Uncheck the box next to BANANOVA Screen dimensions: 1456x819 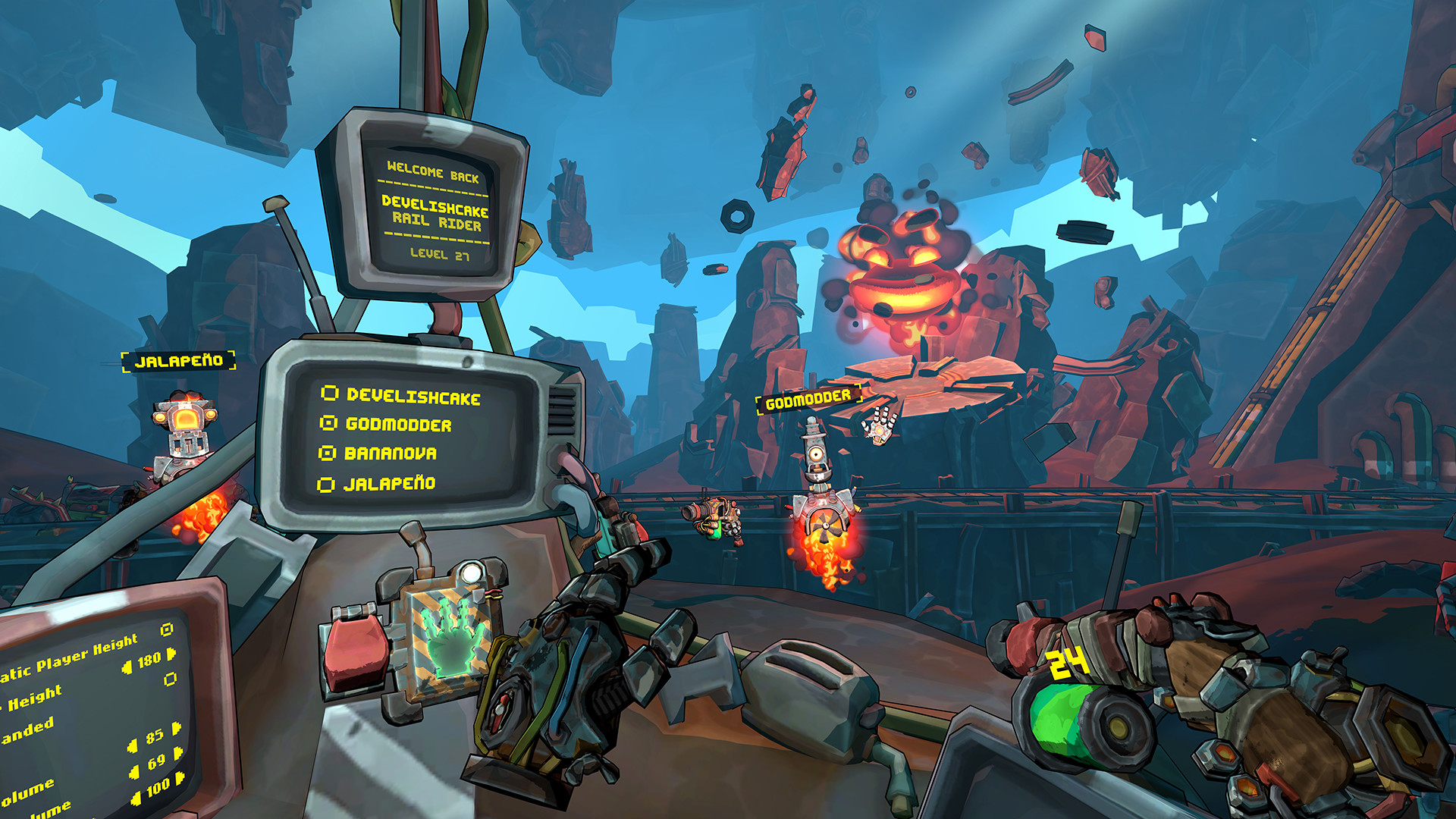click(x=328, y=453)
